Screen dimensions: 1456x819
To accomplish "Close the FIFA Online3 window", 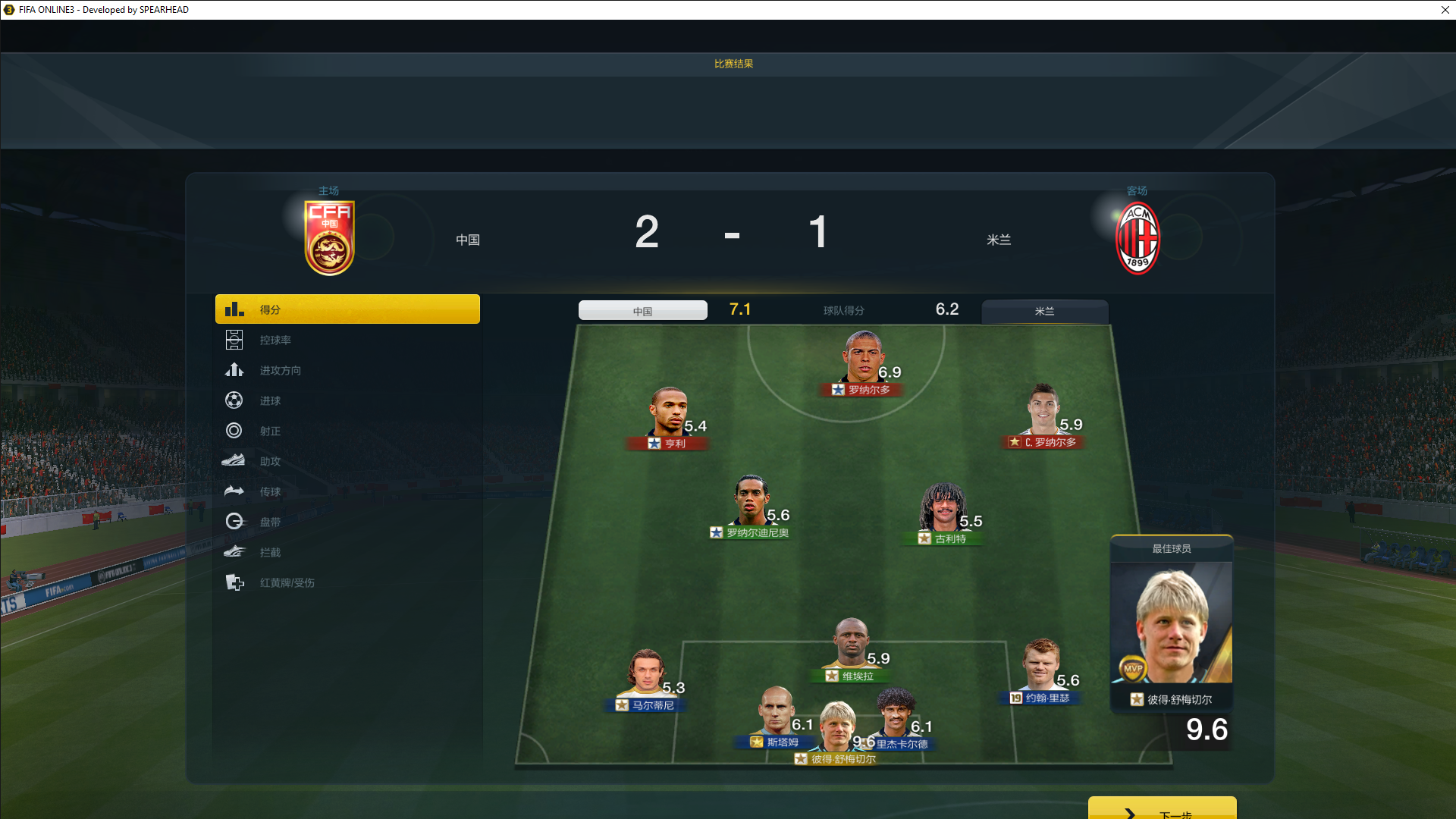I will 1445,10.
